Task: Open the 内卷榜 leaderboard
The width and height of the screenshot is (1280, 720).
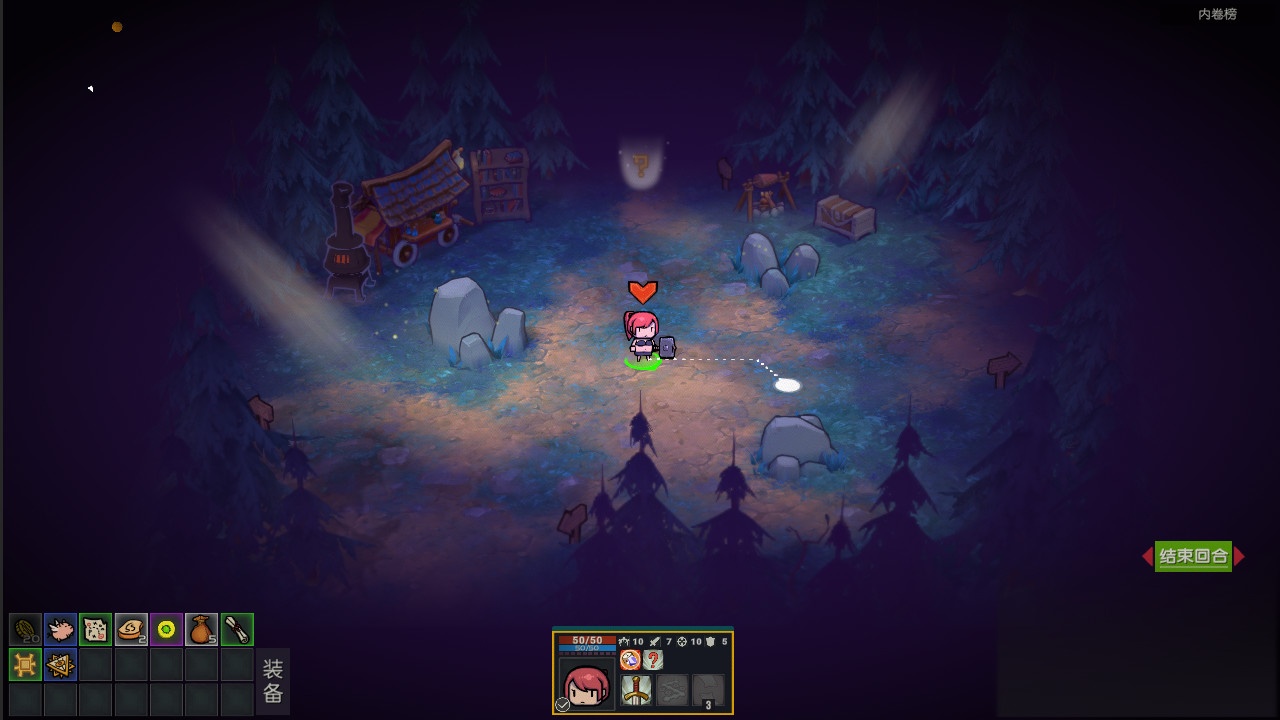Action: pos(1217,14)
